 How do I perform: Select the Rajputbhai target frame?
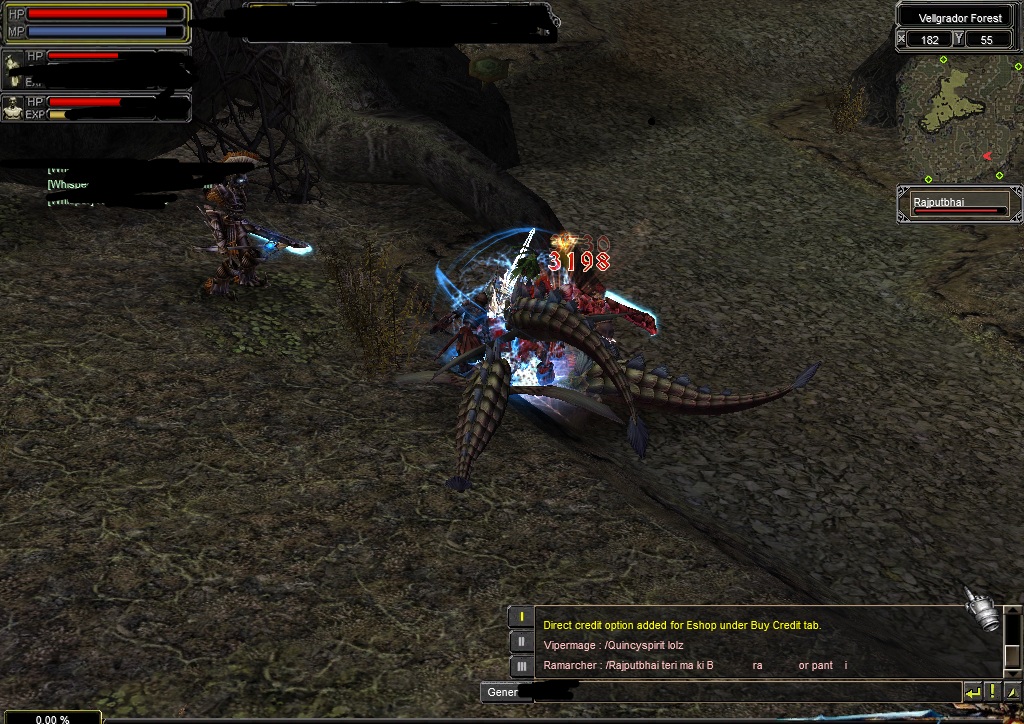pos(959,205)
